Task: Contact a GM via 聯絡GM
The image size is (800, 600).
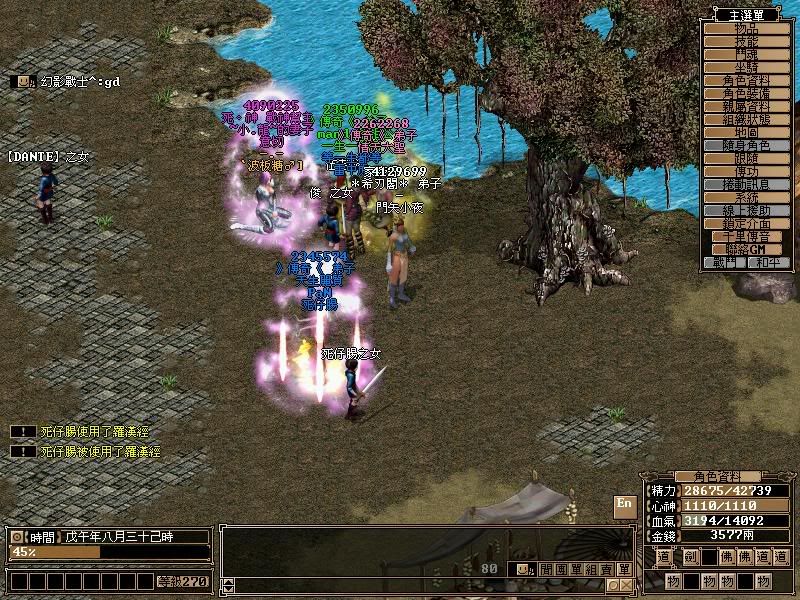Action: click(746, 249)
